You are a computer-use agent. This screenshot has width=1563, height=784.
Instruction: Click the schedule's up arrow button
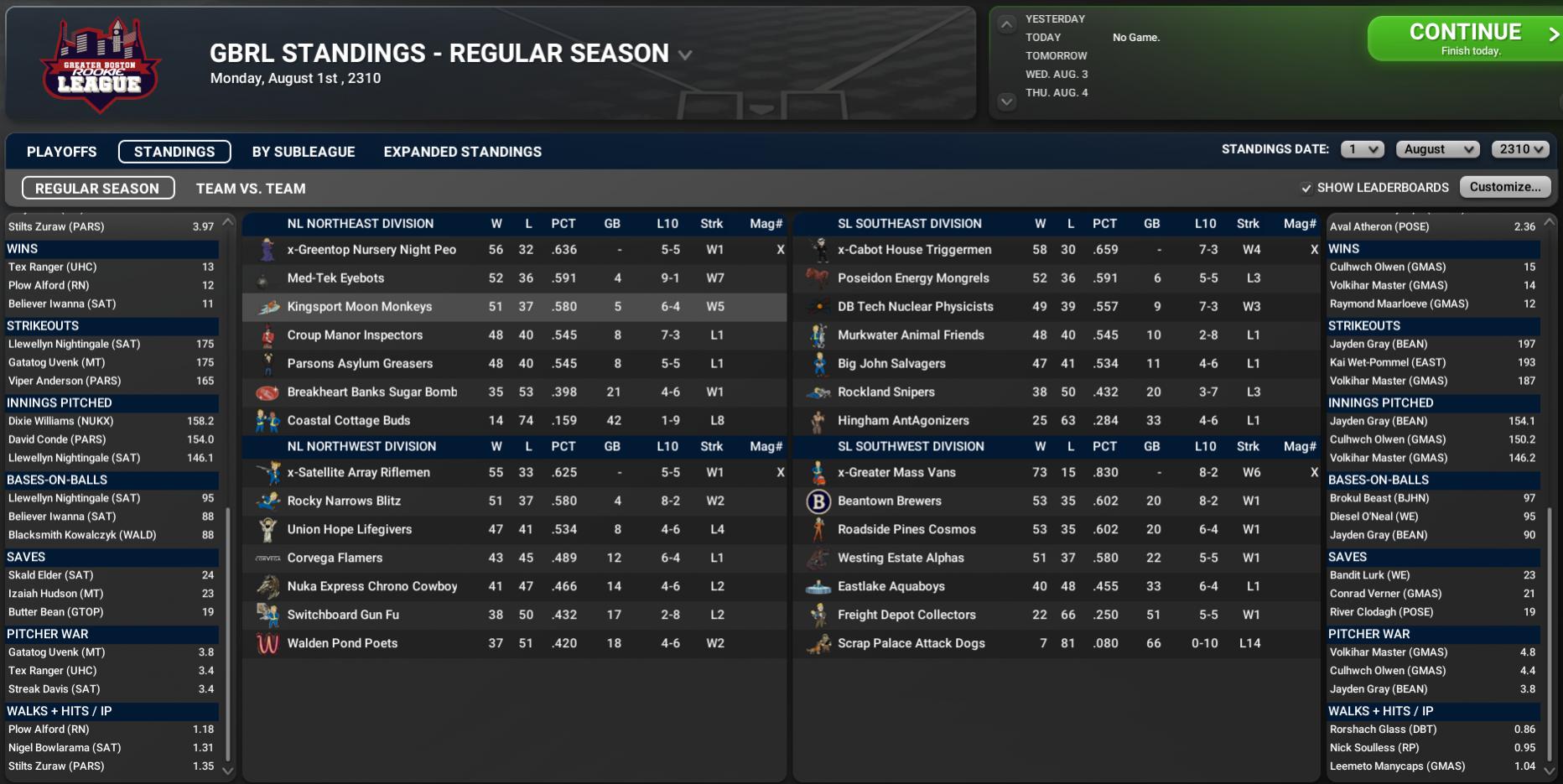pyautogui.click(x=1006, y=25)
